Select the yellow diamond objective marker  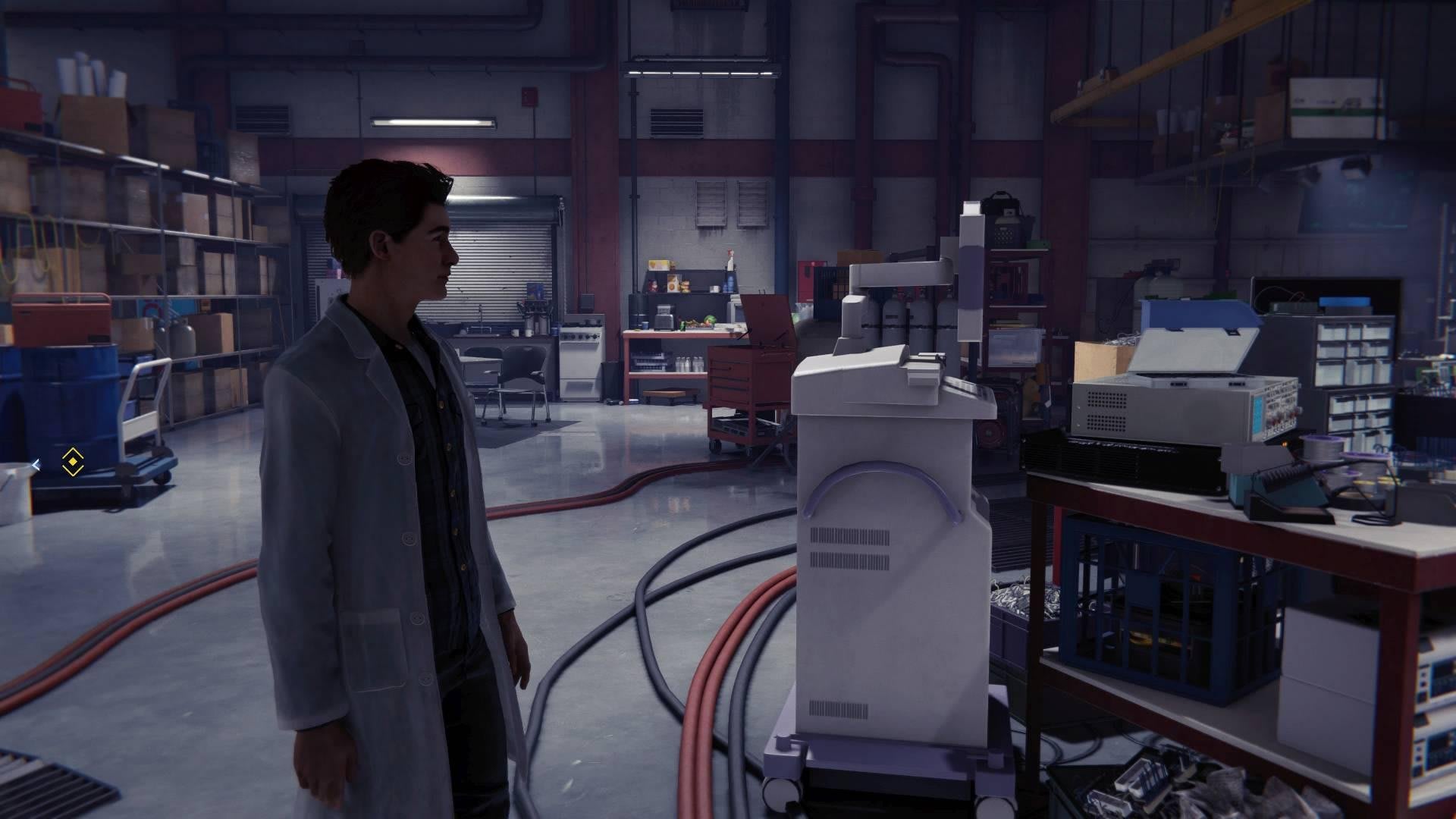pos(72,460)
